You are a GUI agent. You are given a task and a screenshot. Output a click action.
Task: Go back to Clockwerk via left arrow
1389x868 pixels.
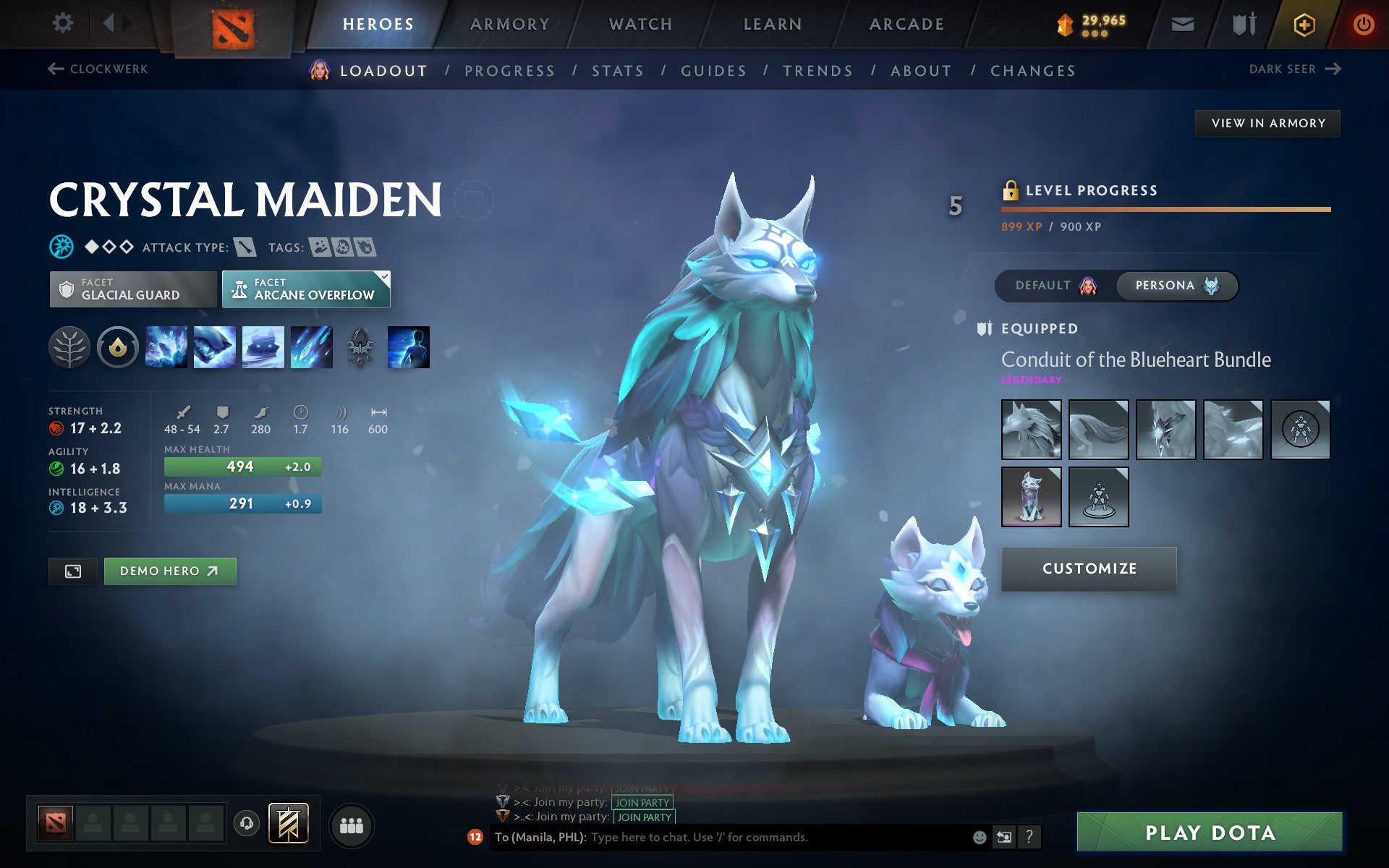tap(55, 67)
